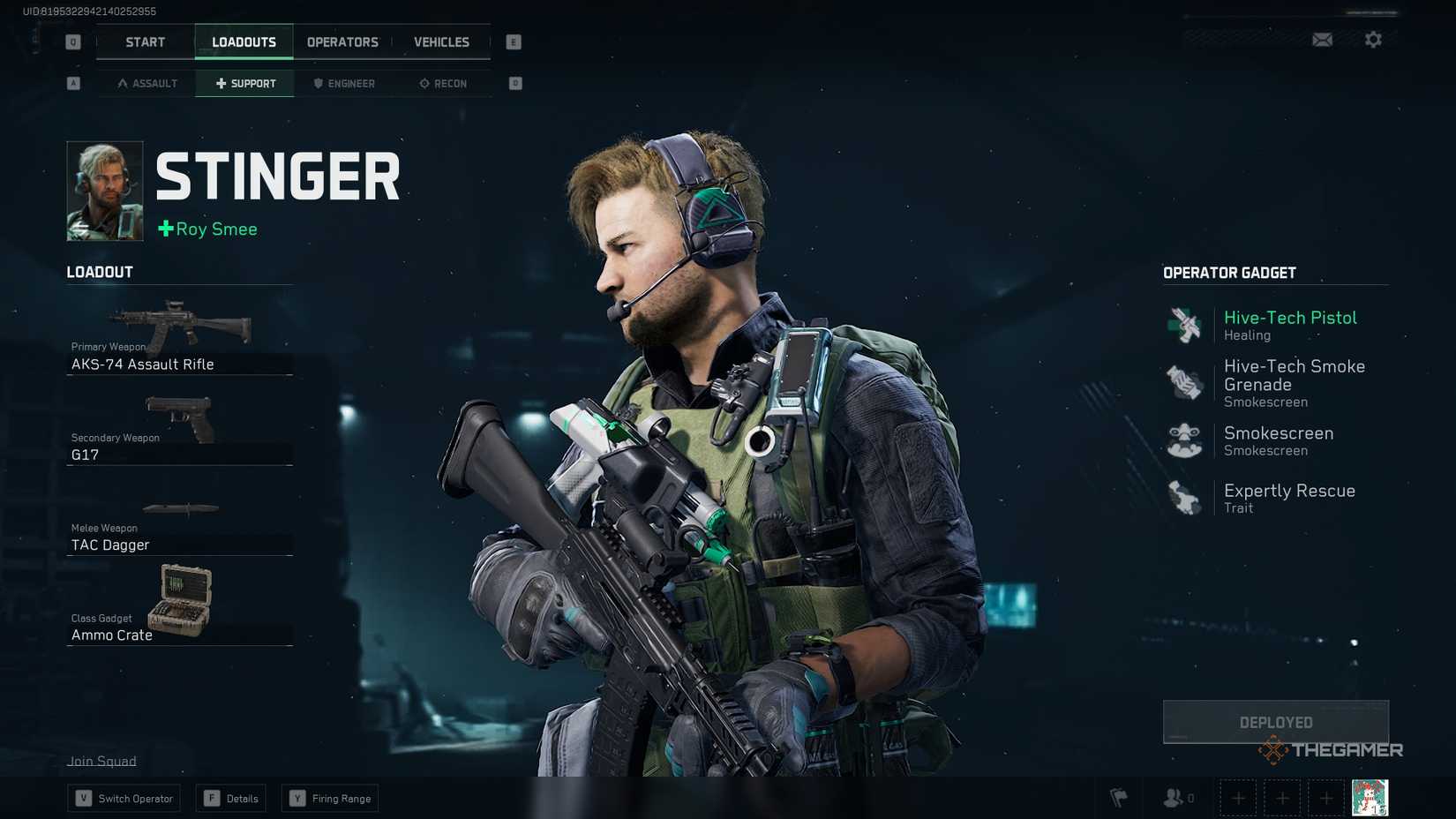Click the Switch Operator button

(x=124, y=799)
